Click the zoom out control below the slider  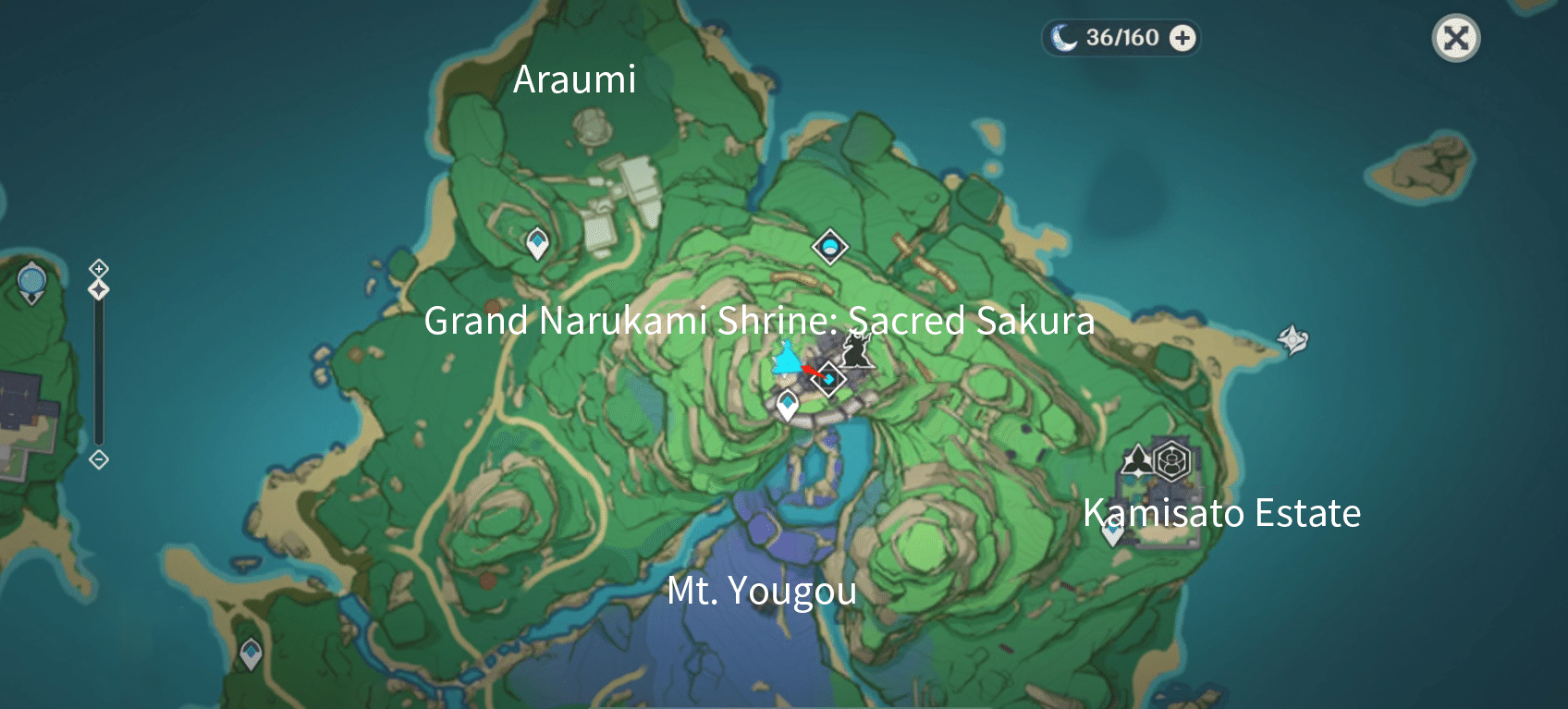[97, 458]
